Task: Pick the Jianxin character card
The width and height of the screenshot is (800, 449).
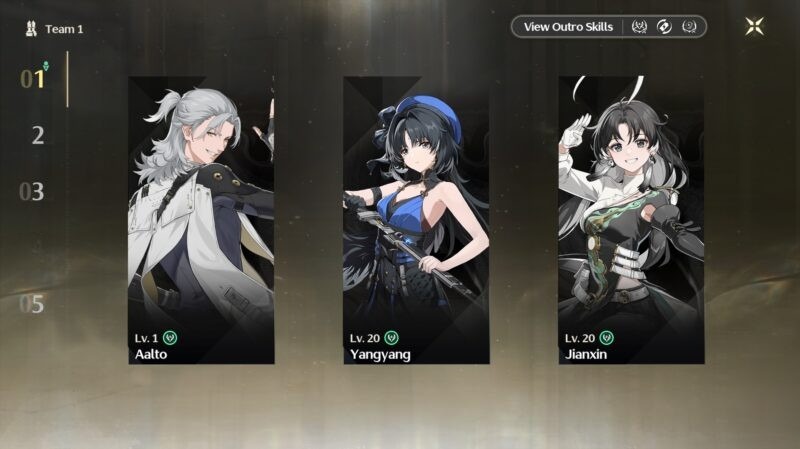Action: point(631,220)
